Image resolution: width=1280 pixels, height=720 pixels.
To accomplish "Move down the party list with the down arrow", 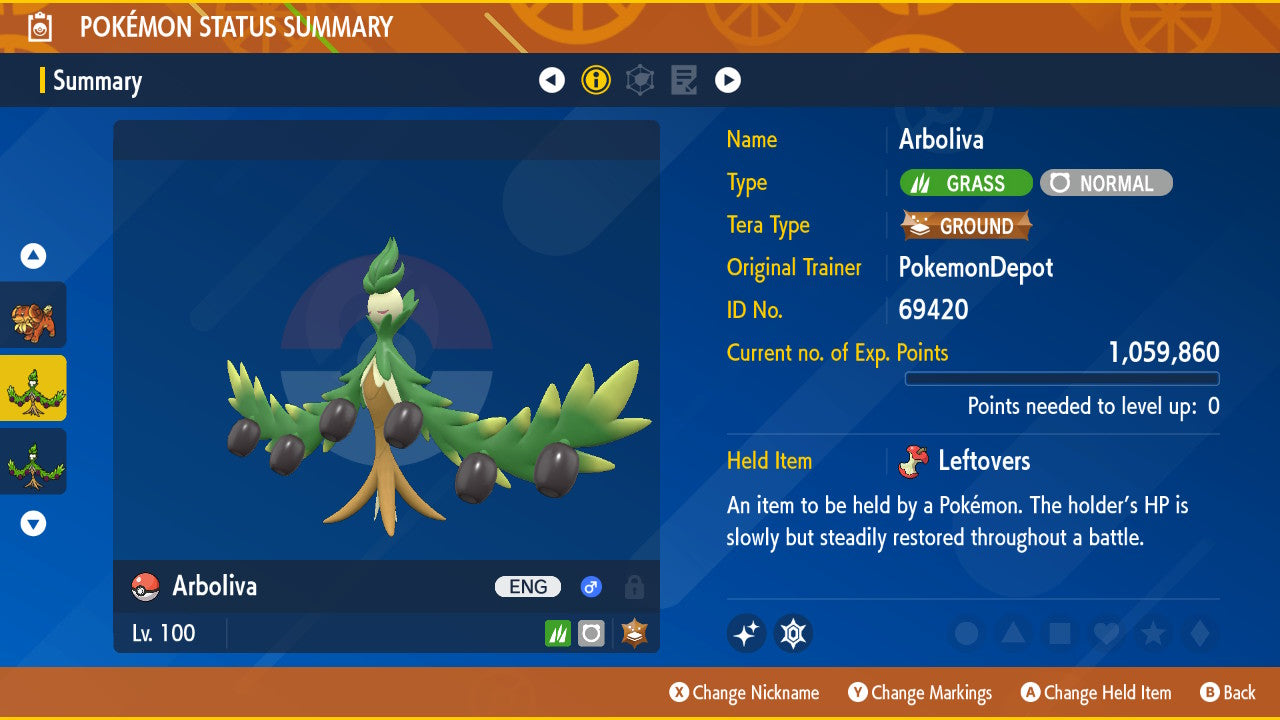I will [x=33, y=523].
